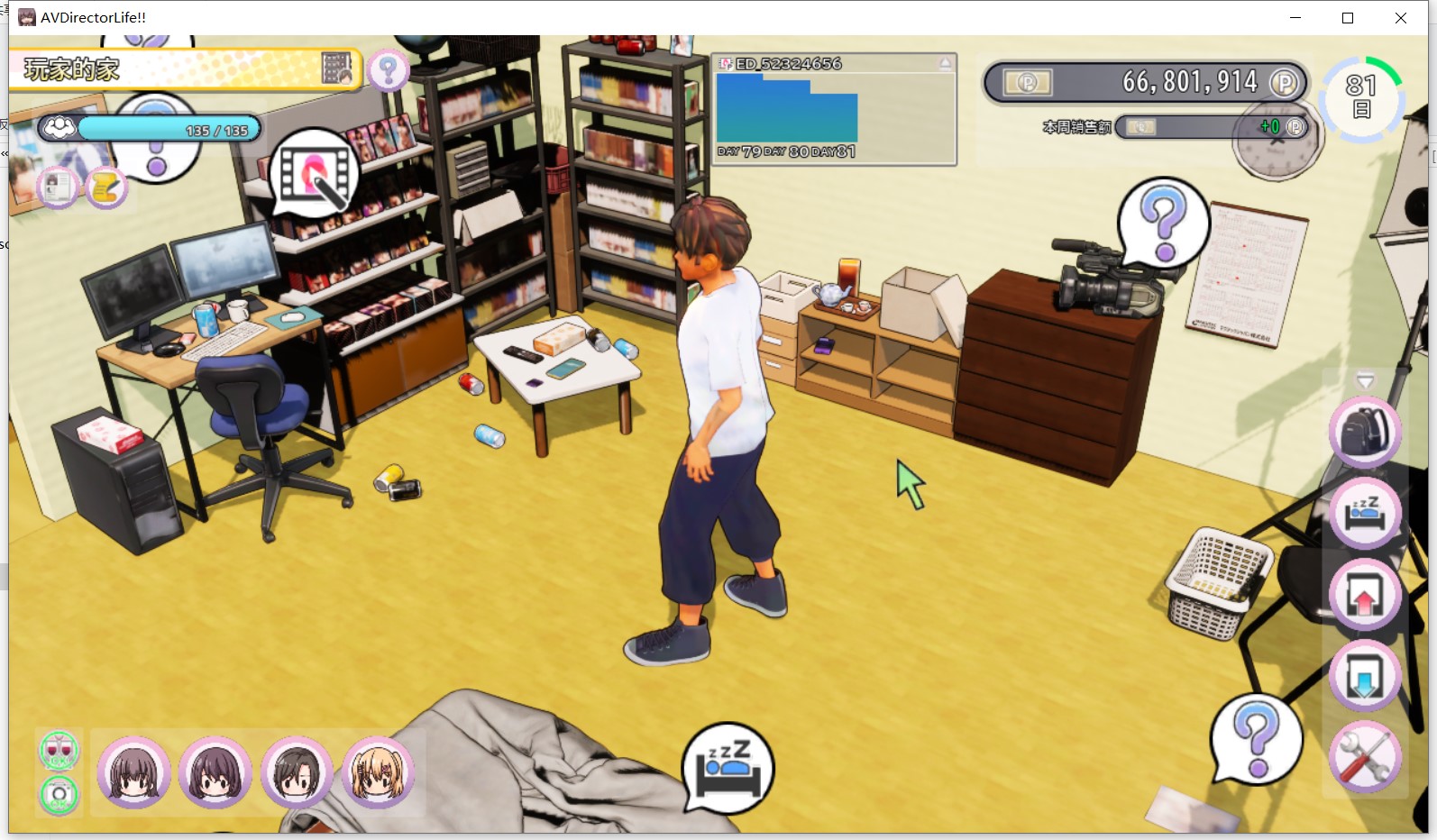Click the building icon on location banner

coord(337,68)
